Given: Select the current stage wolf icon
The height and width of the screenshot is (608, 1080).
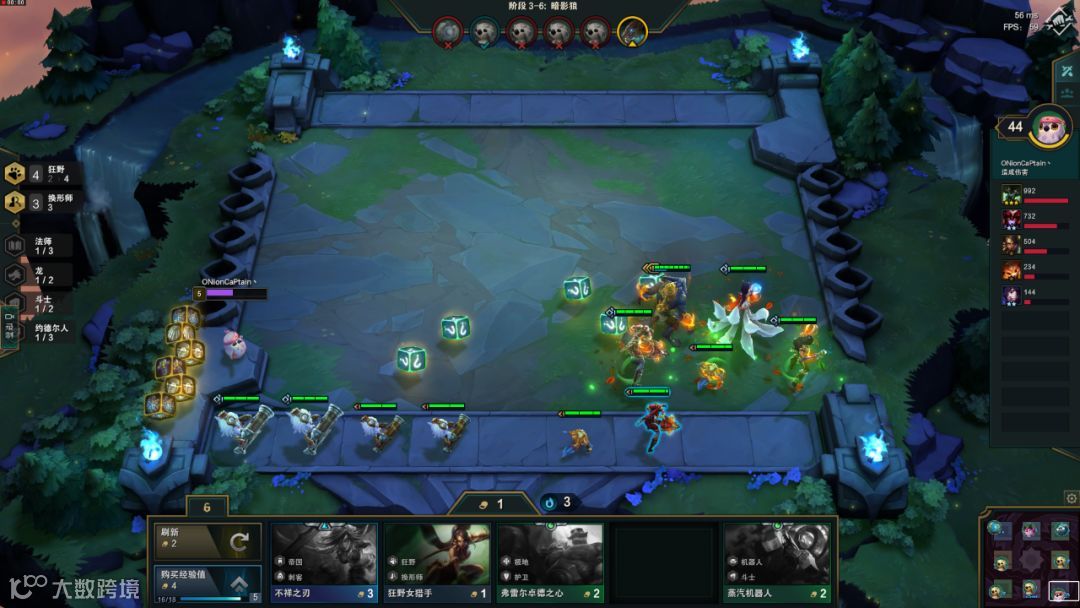Looking at the screenshot, I should tap(632, 32).
